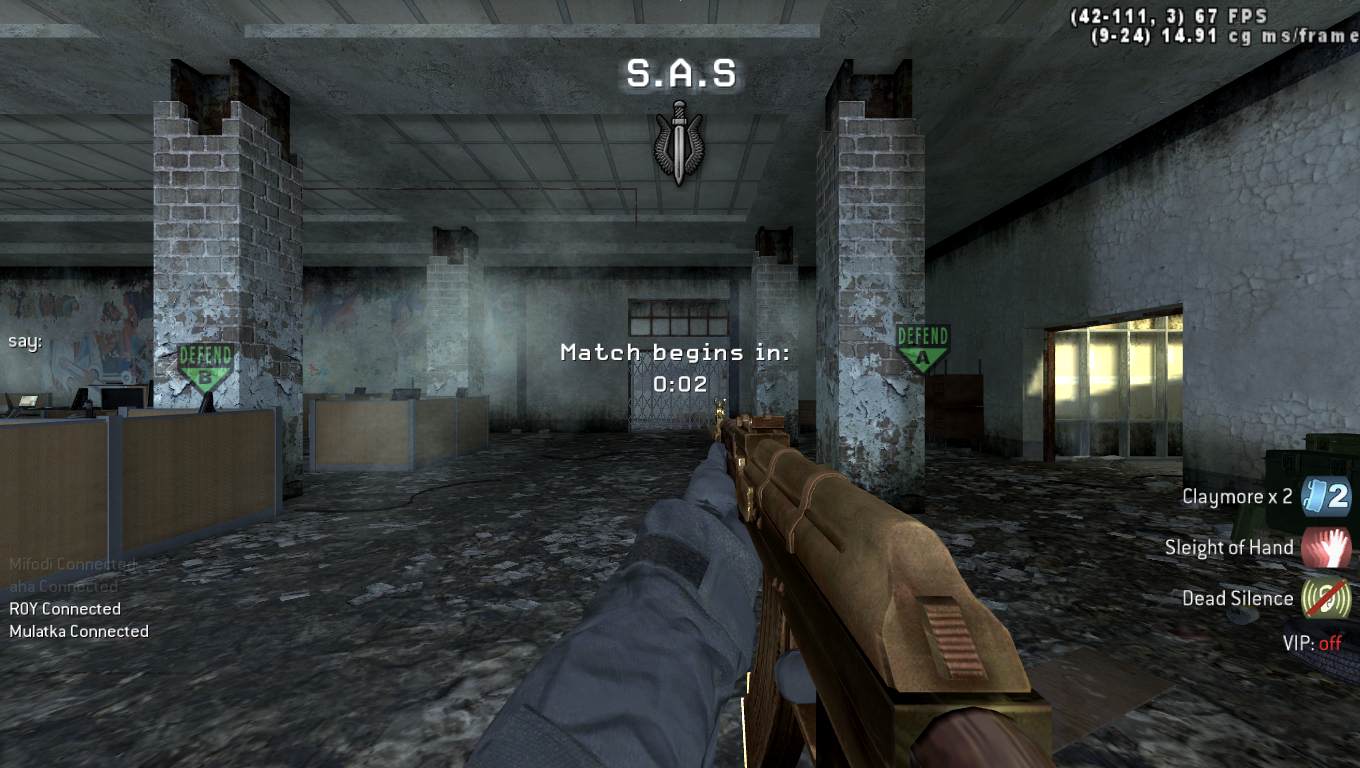Toggle the VIP off indicator
This screenshot has height=768, width=1360.
1312,643
